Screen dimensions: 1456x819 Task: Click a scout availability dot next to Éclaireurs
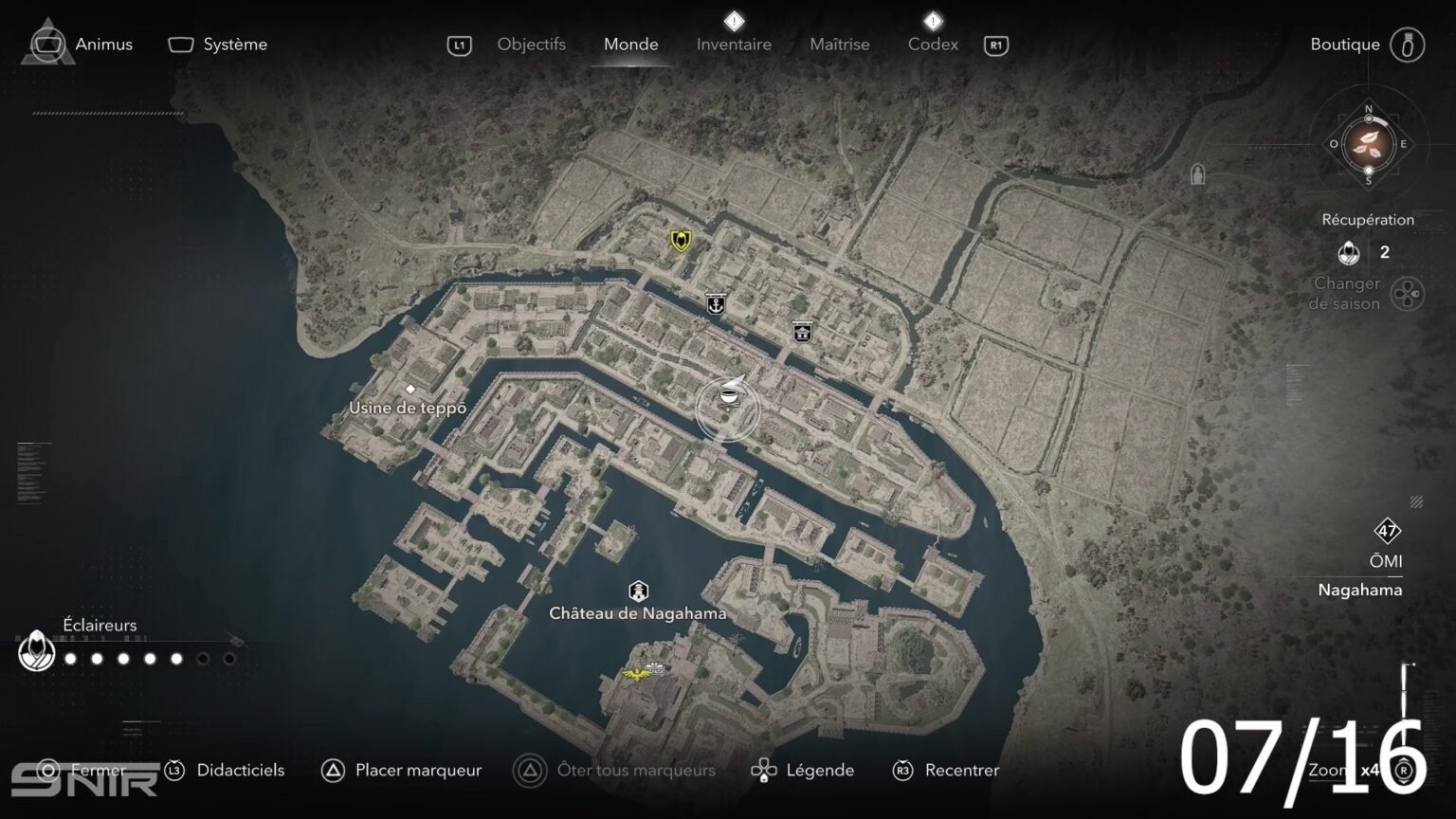coord(68,657)
